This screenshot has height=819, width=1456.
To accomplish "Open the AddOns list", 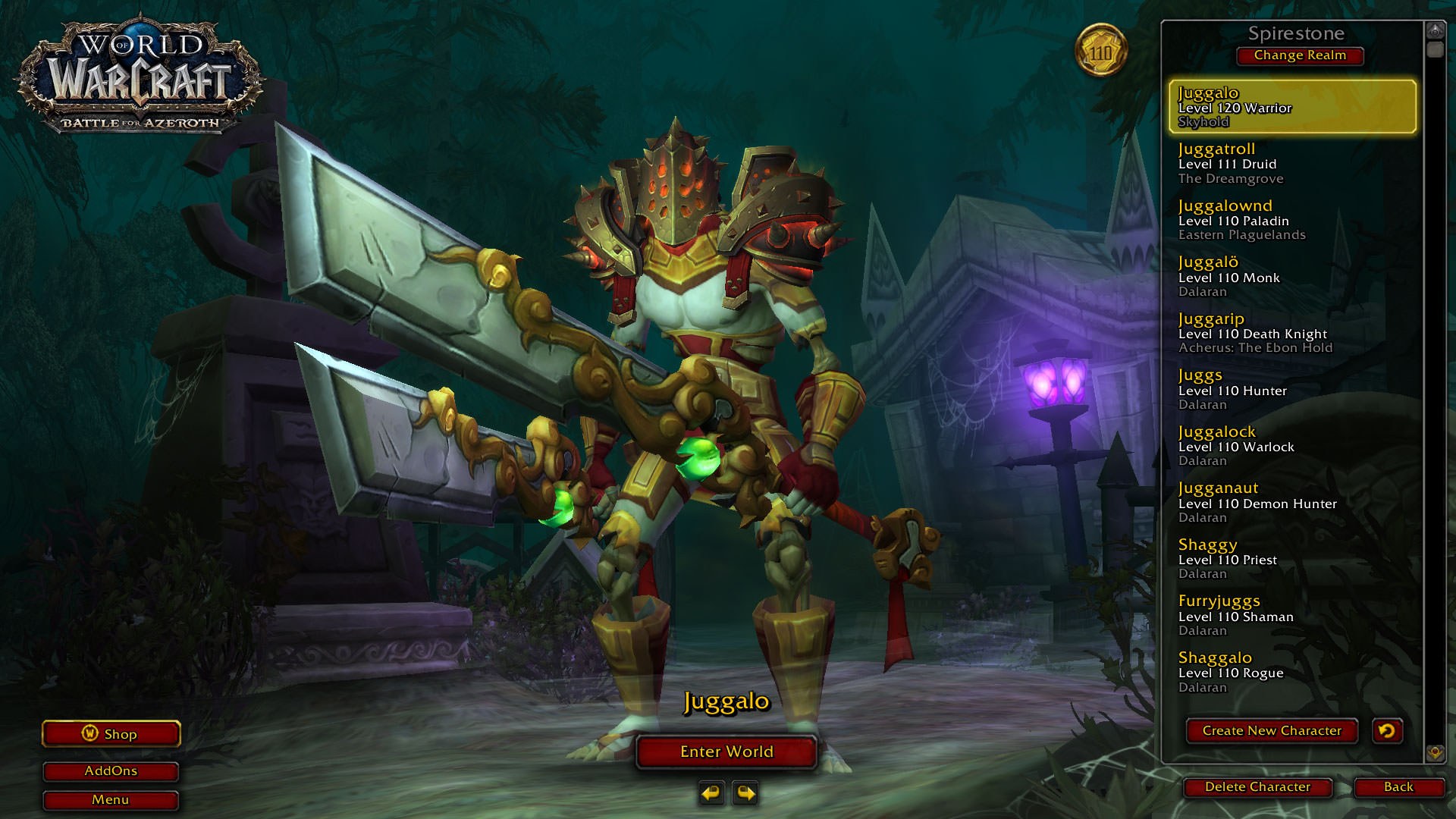I will tap(111, 771).
